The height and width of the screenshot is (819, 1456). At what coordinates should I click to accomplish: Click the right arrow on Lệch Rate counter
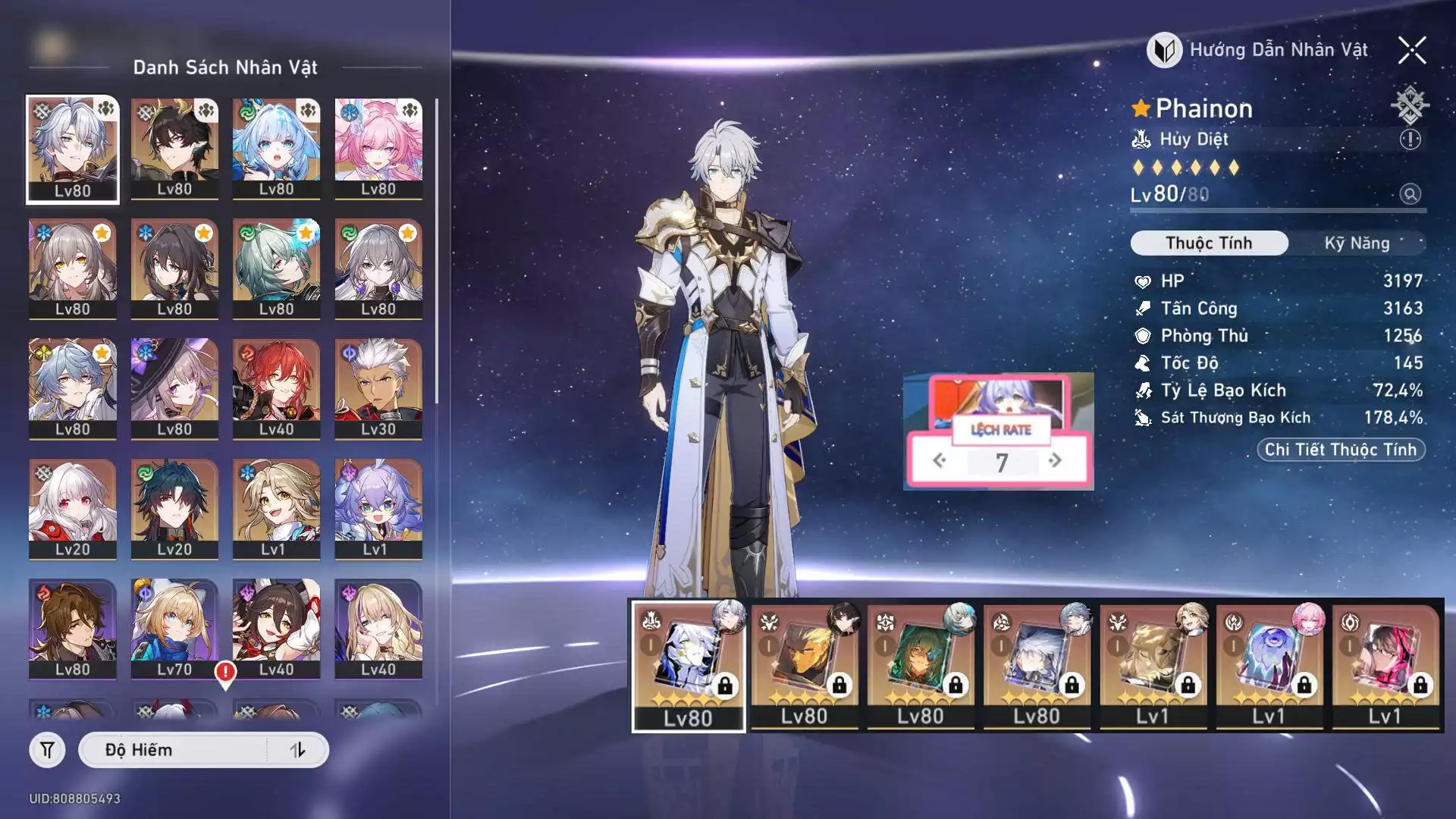click(1055, 460)
